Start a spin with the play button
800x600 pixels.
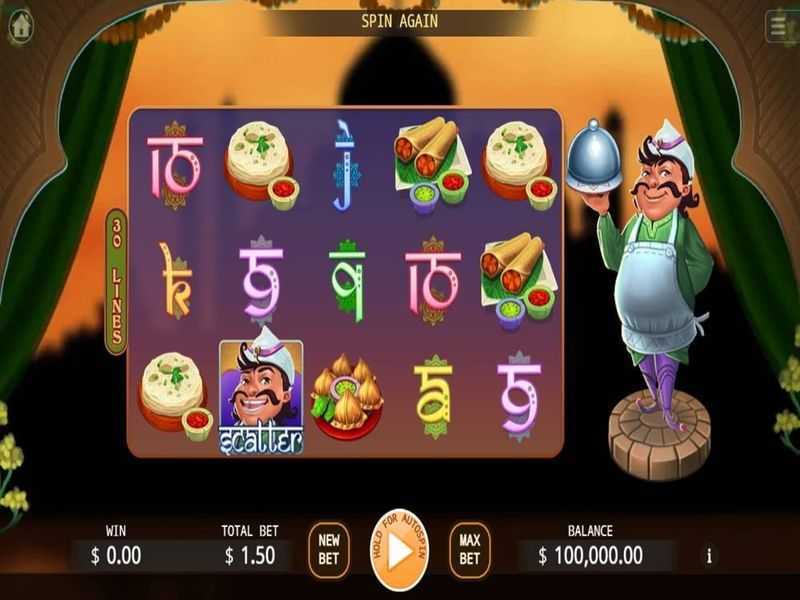pos(399,551)
